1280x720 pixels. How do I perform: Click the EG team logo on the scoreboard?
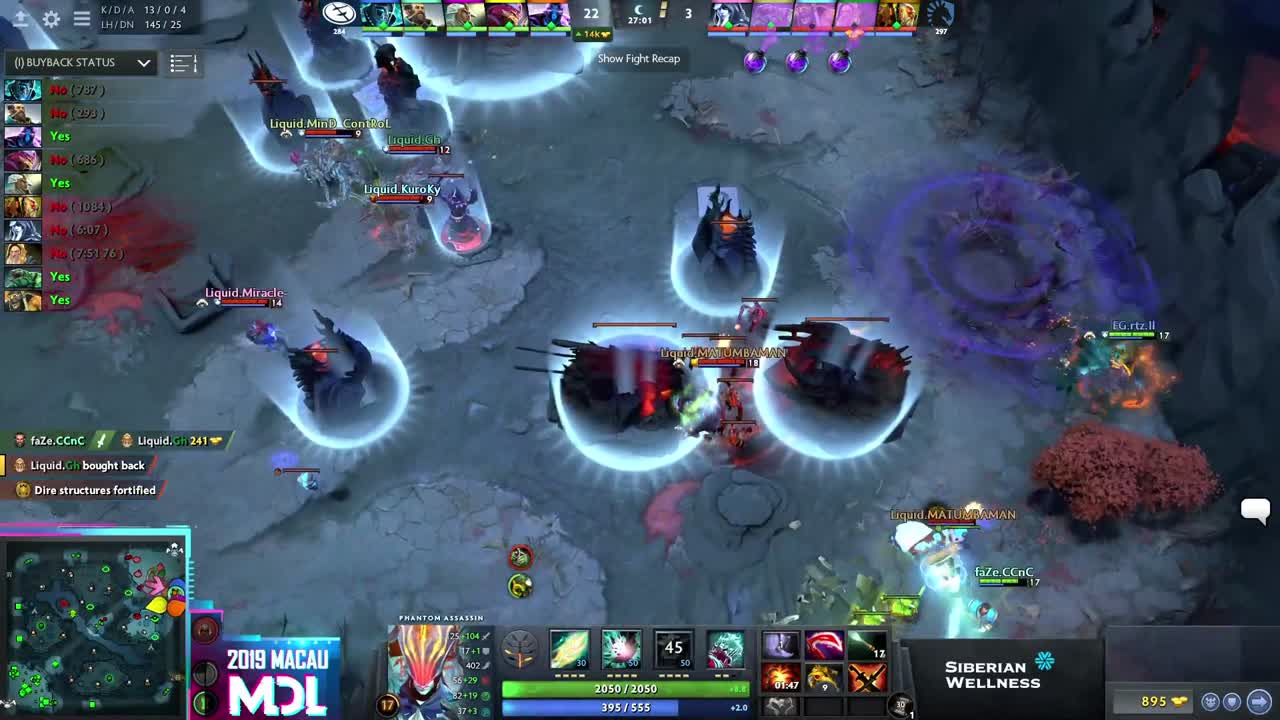coord(340,14)
